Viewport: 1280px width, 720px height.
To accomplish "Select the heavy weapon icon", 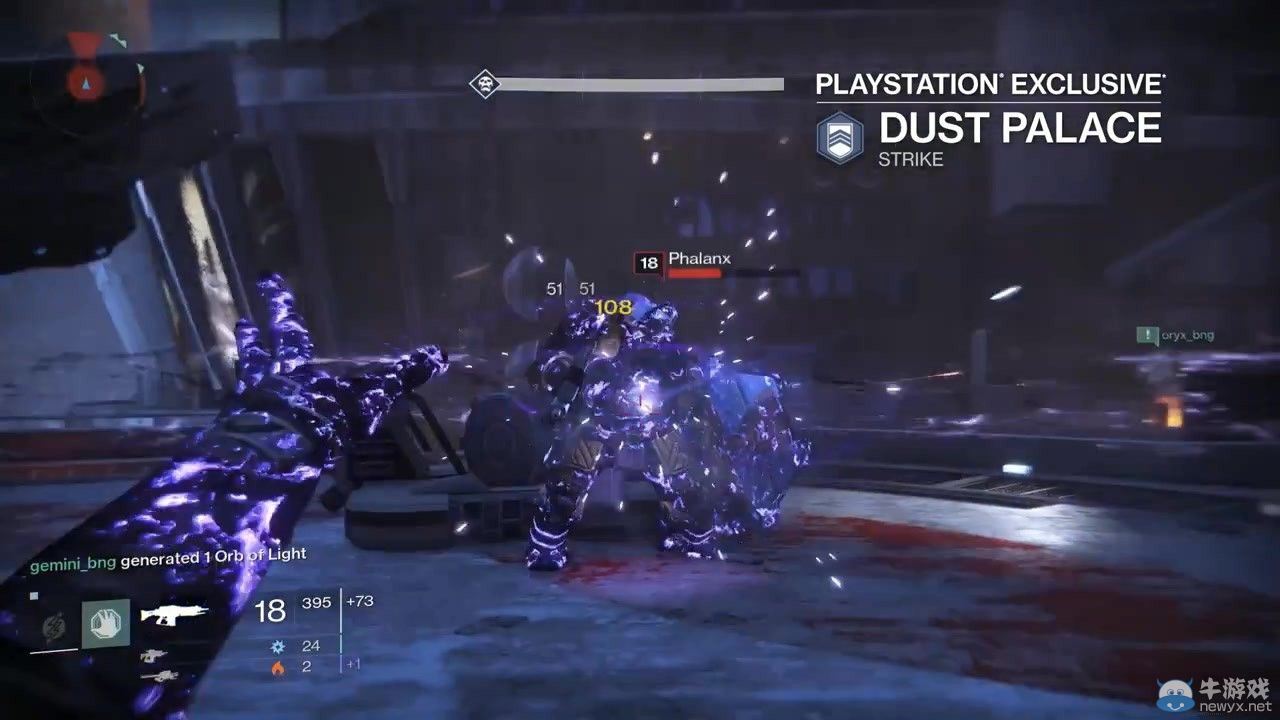I will coord(163,674).
